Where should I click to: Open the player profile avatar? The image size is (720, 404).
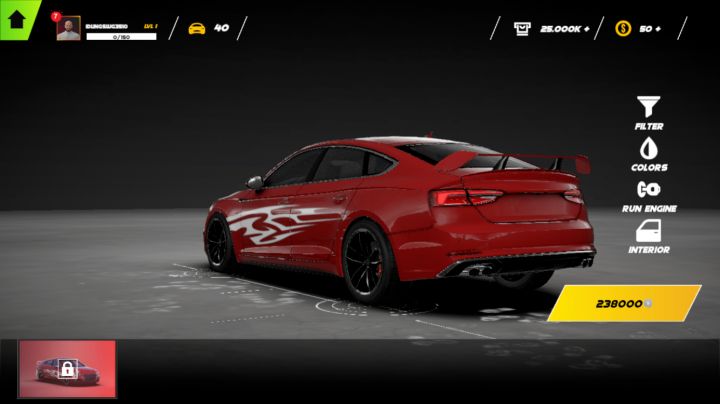point(68,28)
